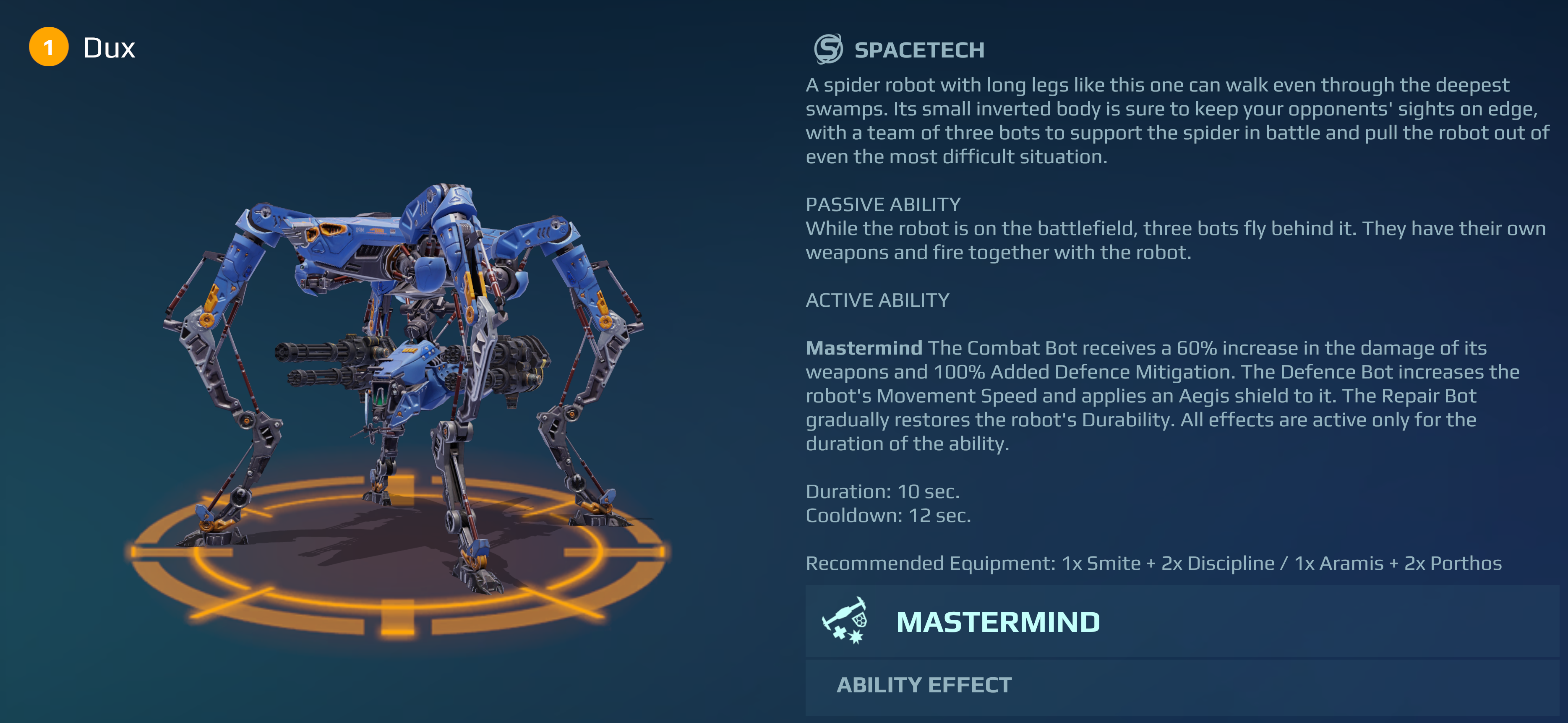Open the Ability Effect section
Image resolution: width=1568 pixels, height=723 pixels.
[x=924, y=685]
